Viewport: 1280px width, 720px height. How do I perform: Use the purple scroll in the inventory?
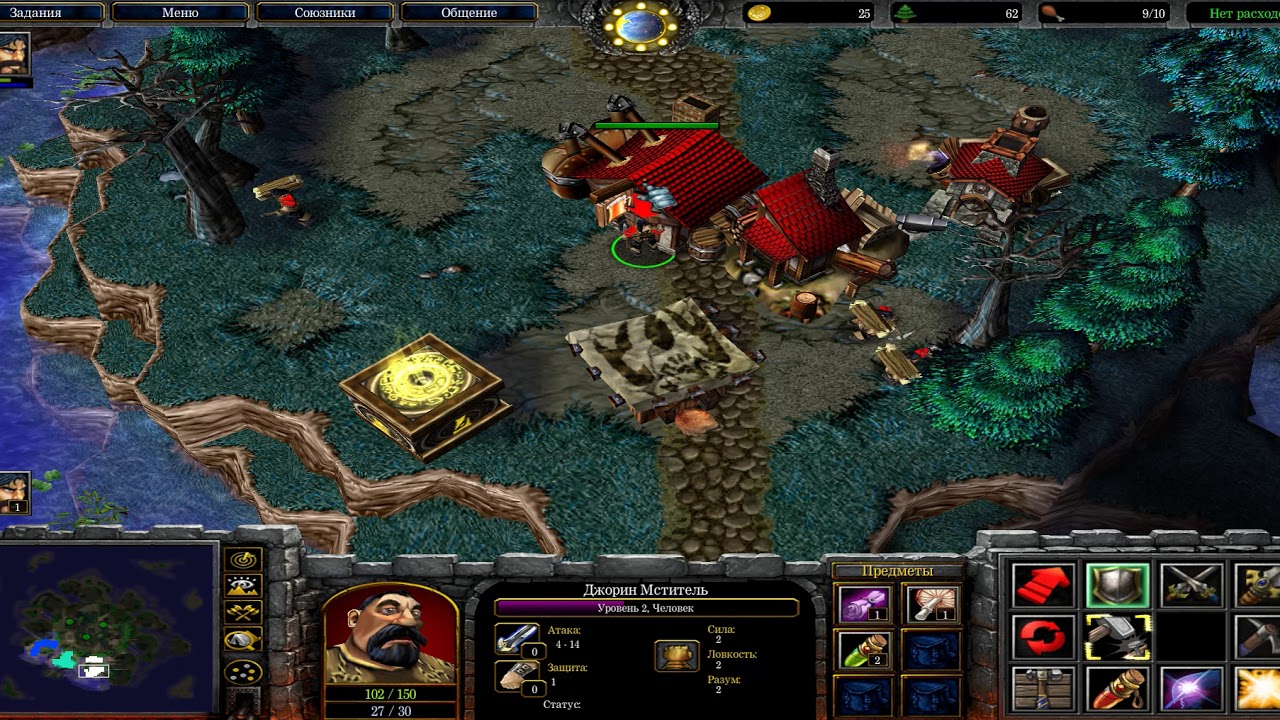coord(865,604)
